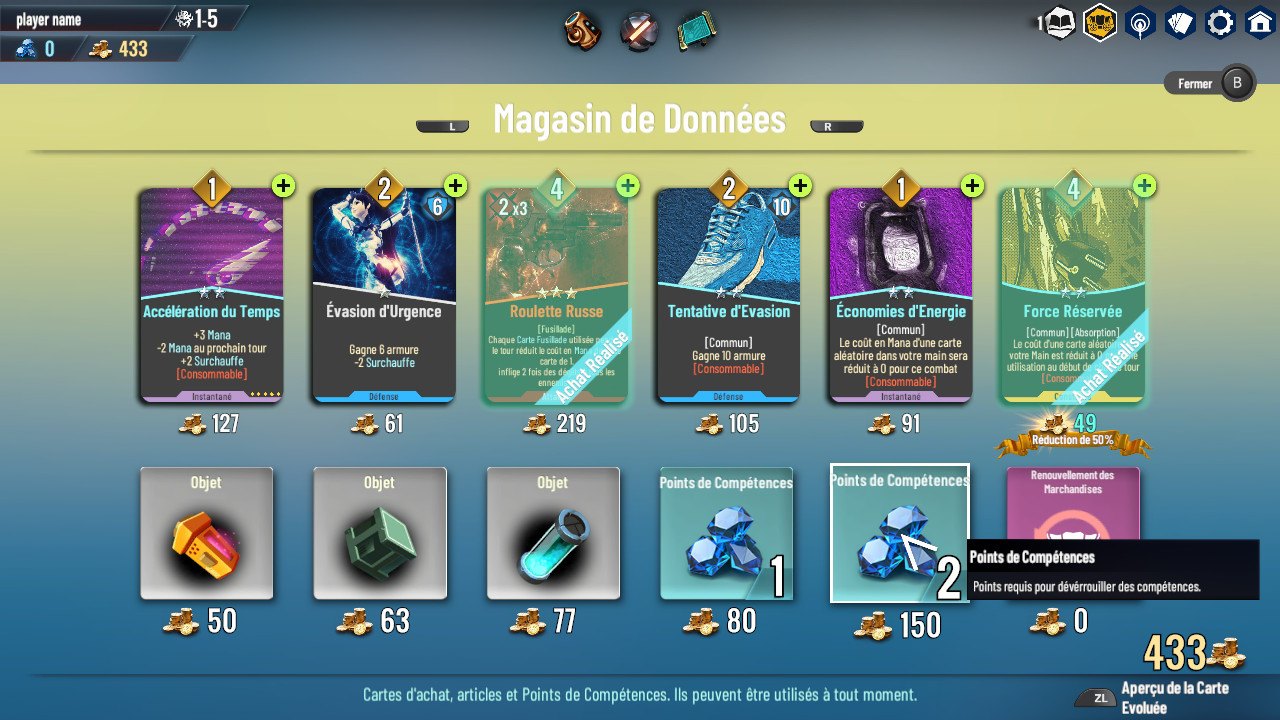Click the yellow carriage hexagon icon
The height and width of the screenshot is (720, 1280).
pos(1100,22)
